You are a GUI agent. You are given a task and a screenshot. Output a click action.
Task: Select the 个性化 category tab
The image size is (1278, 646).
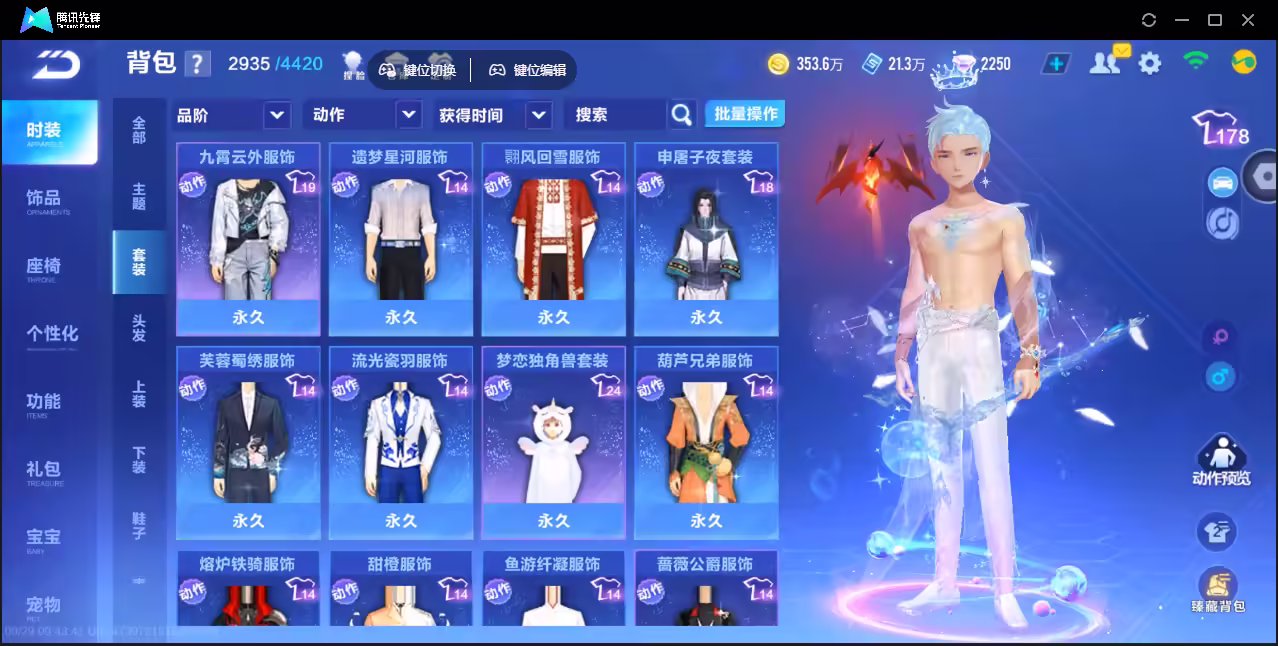point(52,334)
